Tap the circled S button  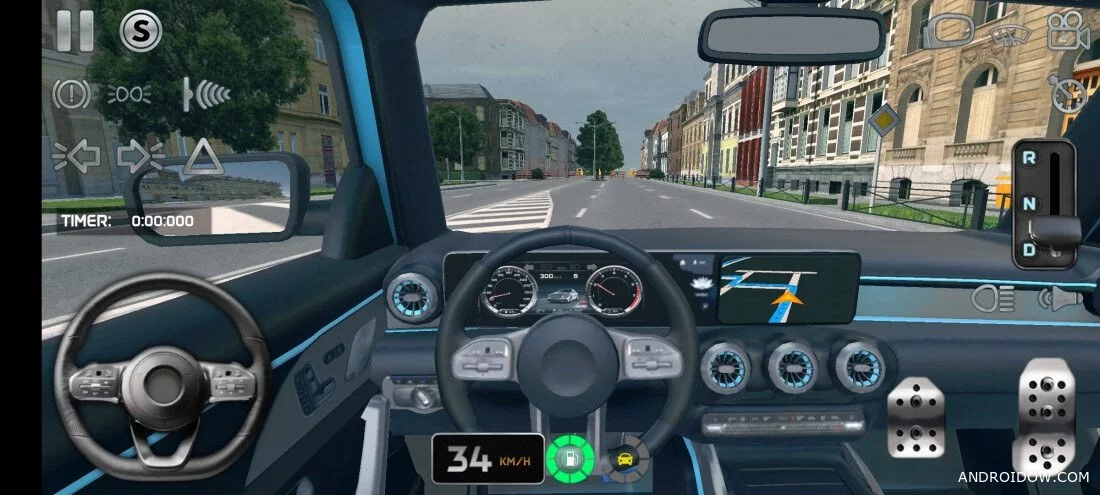pos(141,30)
